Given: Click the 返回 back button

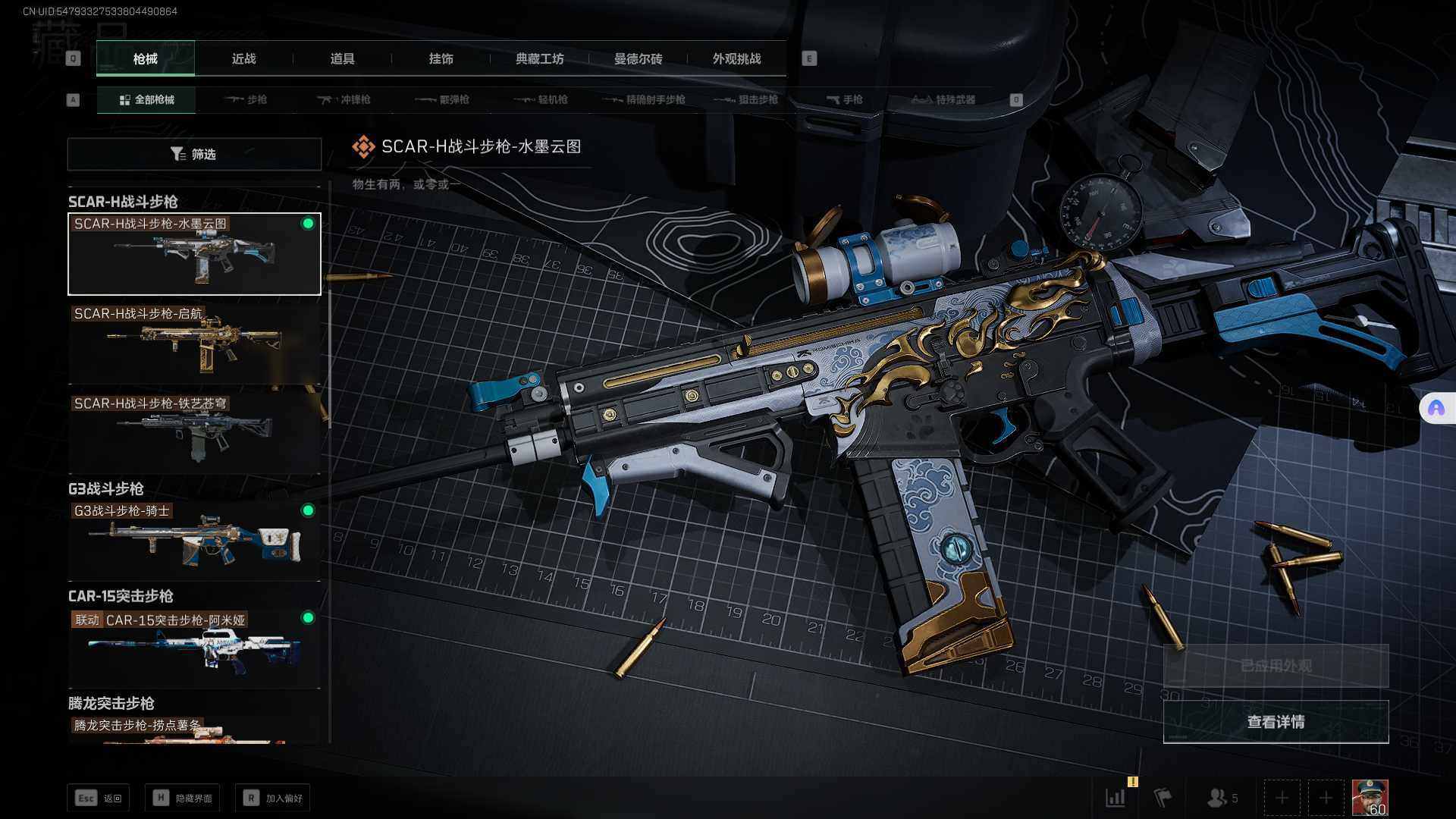Looking at the screenshot, I should pos(99,798).
